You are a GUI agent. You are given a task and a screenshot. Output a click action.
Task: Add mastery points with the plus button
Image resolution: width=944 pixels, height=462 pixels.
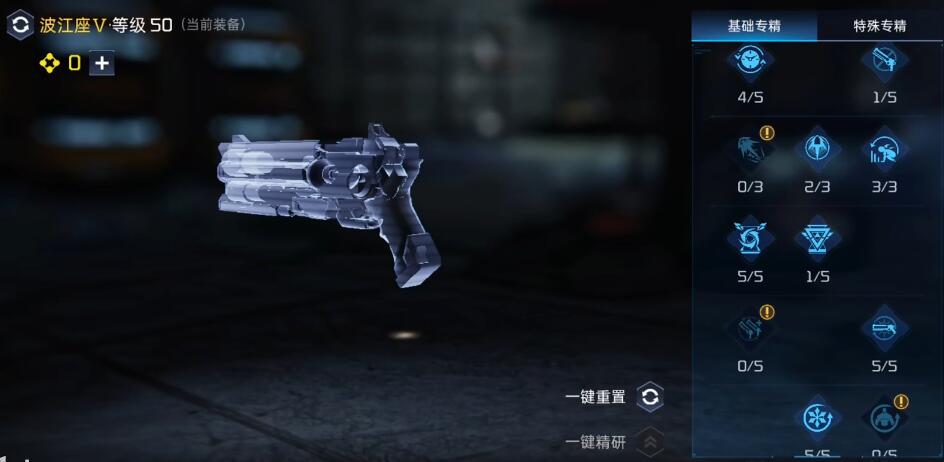click(x=101, y=63)
